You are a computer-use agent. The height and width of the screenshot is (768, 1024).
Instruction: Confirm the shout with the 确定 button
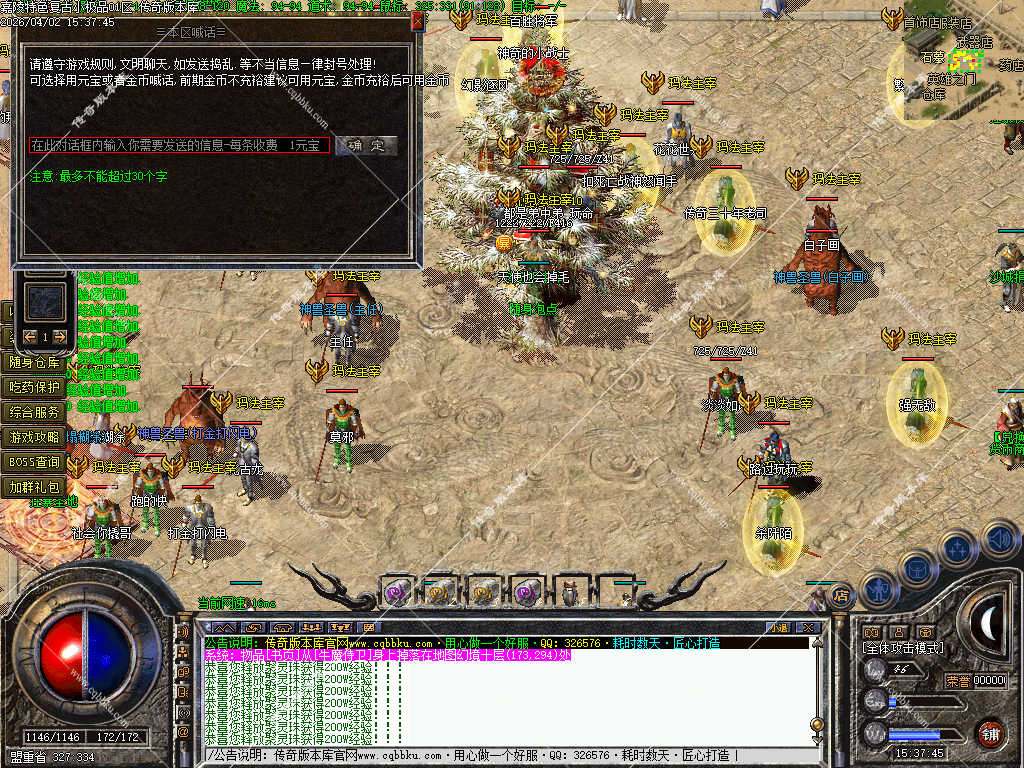click(x=366, y=145)
